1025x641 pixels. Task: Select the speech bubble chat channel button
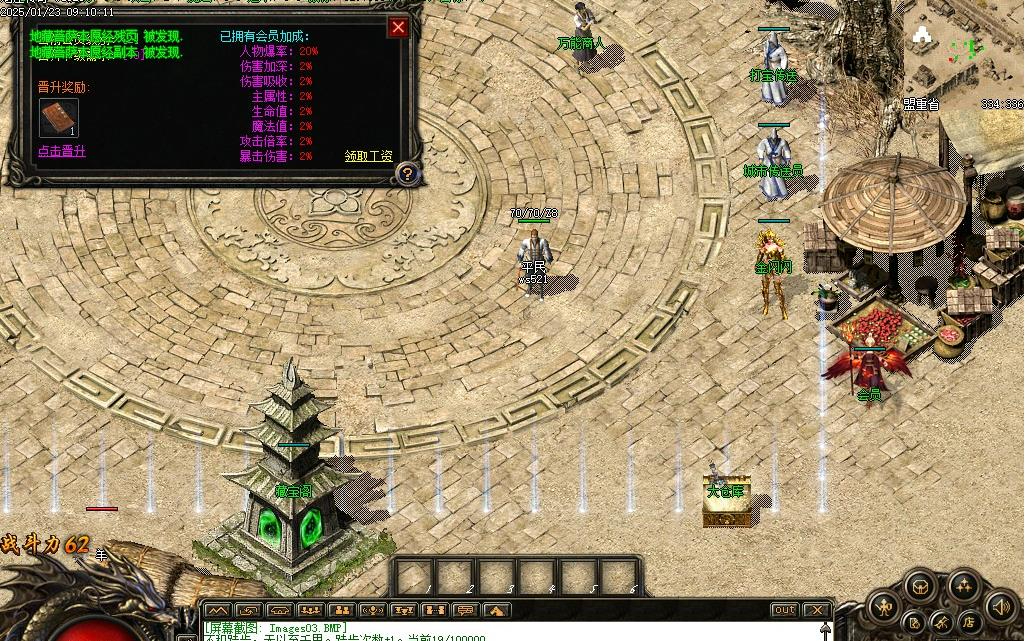[x=464, y=610]
